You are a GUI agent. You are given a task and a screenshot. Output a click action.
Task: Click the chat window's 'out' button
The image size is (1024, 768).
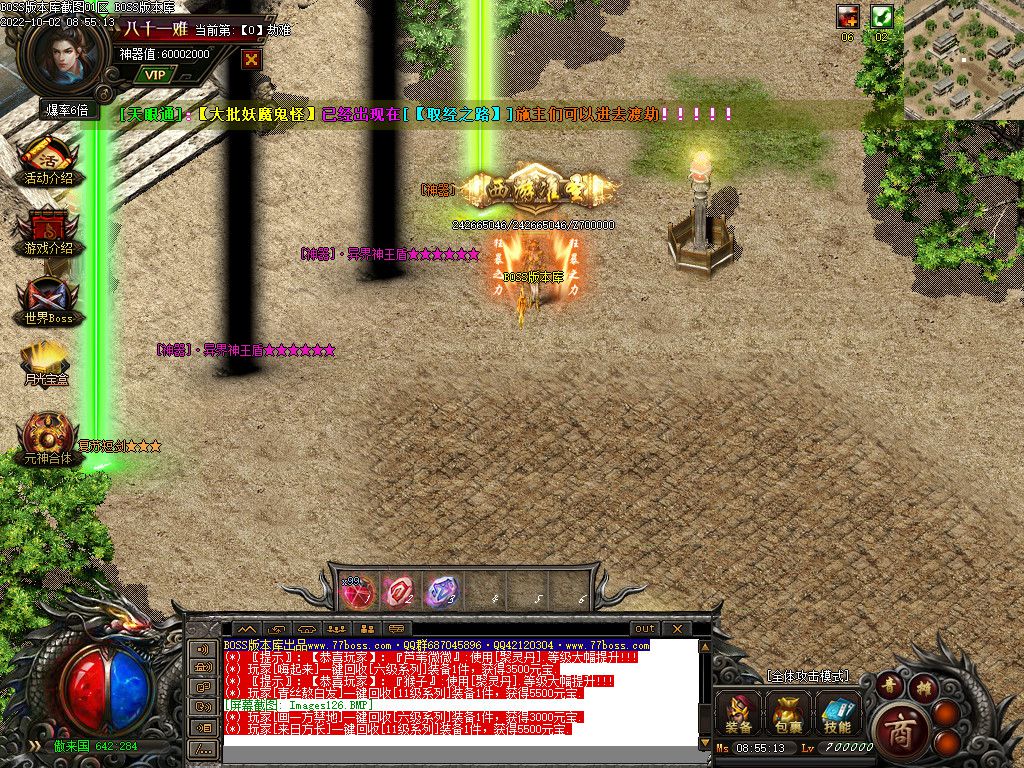point(645,628)
